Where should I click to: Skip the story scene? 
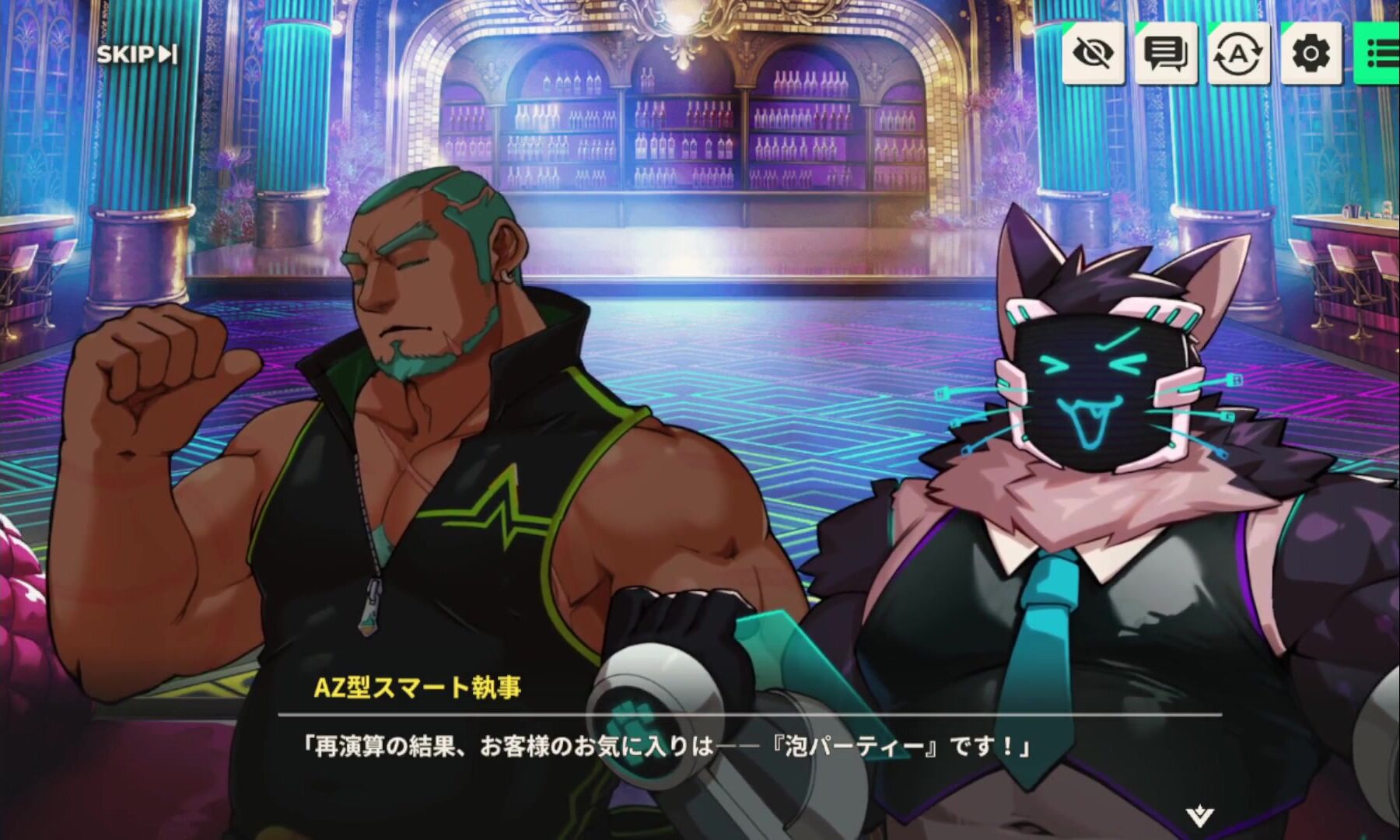point(137,54)
